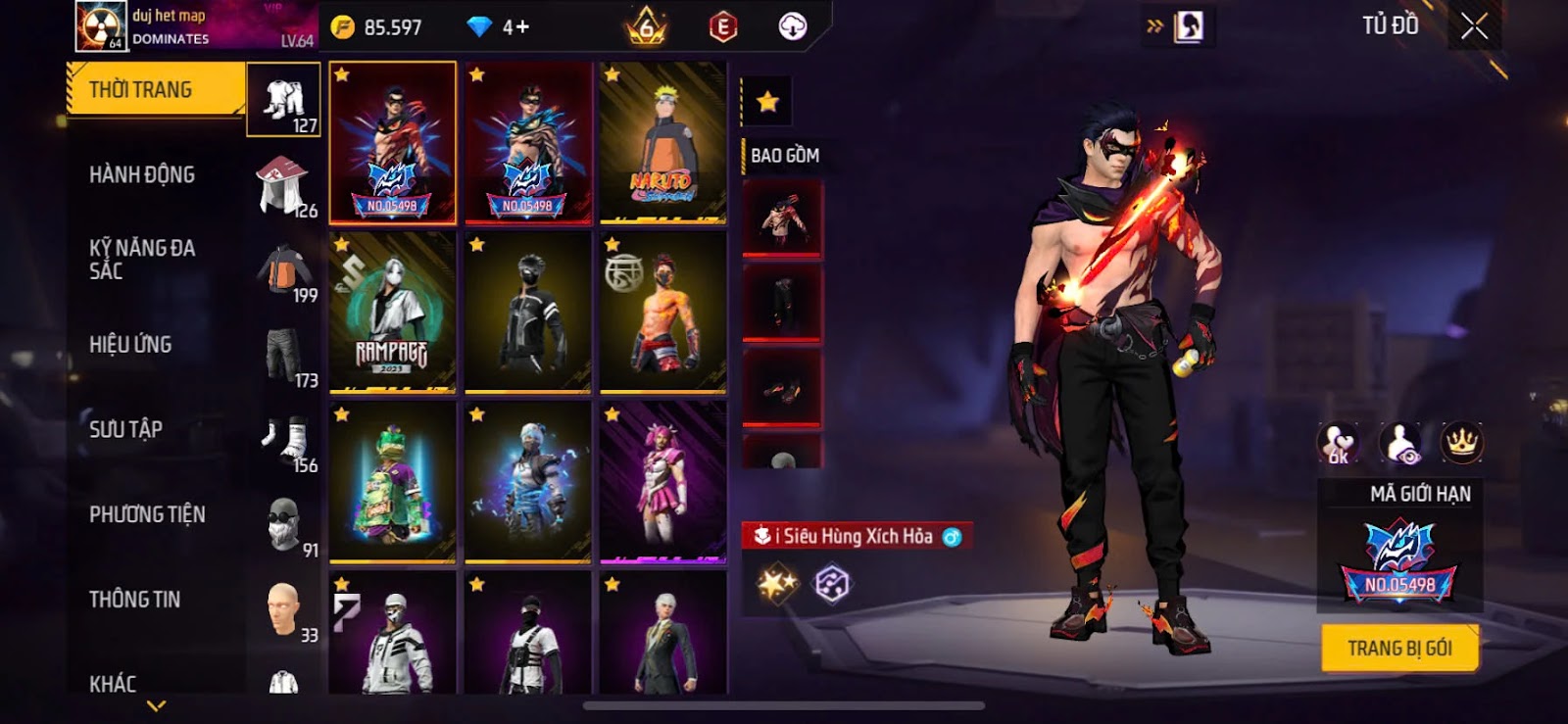Click the crown icon beside the character
The width and height of the screenshot is (1568, 724).
[x=1461, y=443]
